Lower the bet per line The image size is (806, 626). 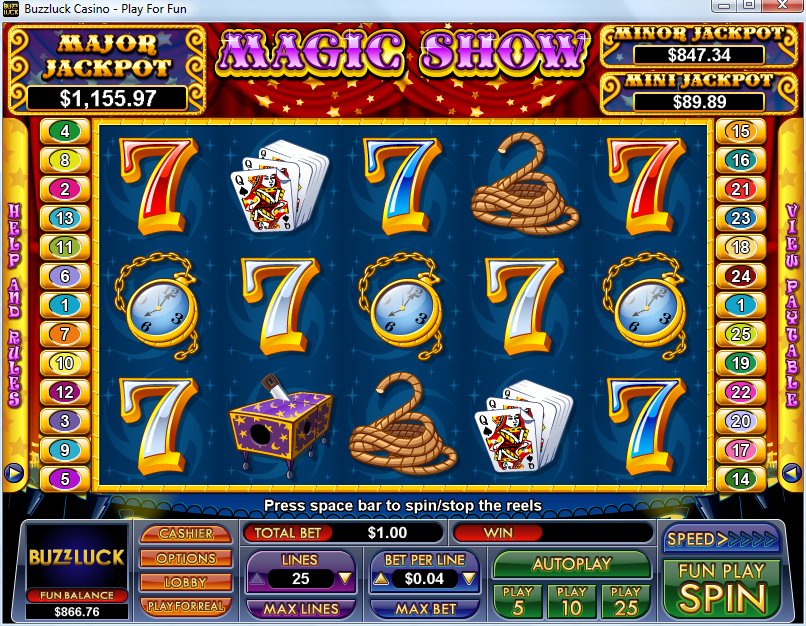(471, 578)
